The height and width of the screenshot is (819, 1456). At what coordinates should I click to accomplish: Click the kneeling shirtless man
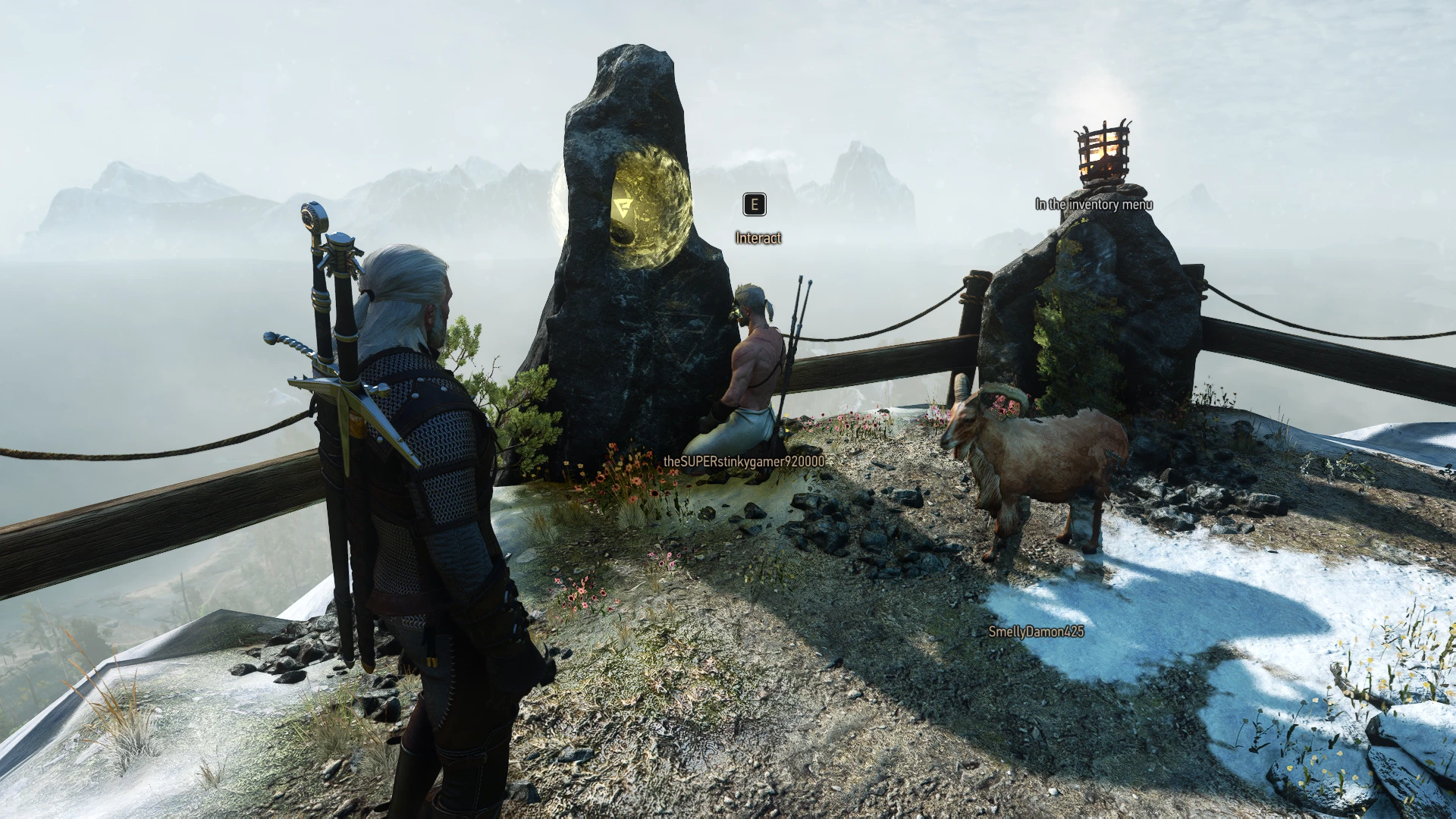point(755,364)
